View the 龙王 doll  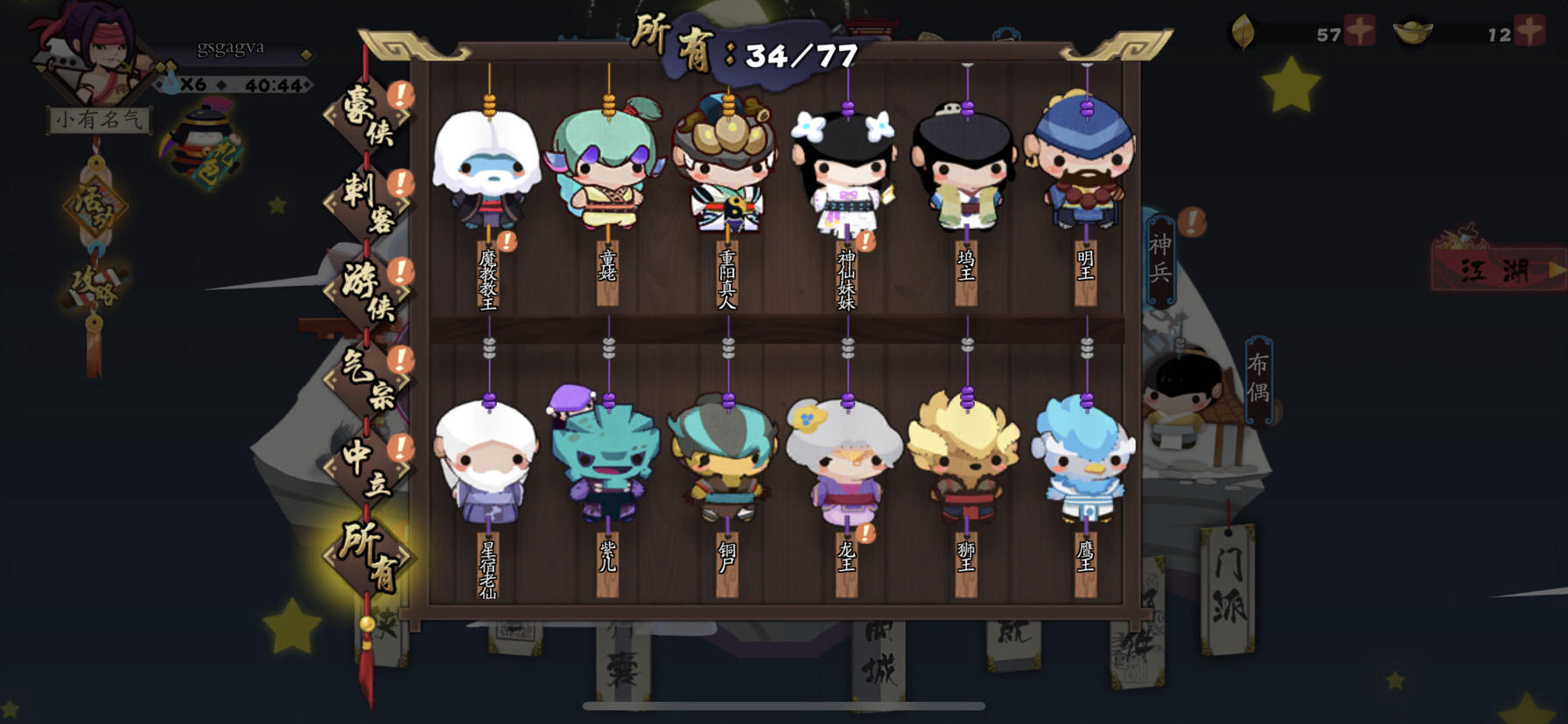[844, 463]
